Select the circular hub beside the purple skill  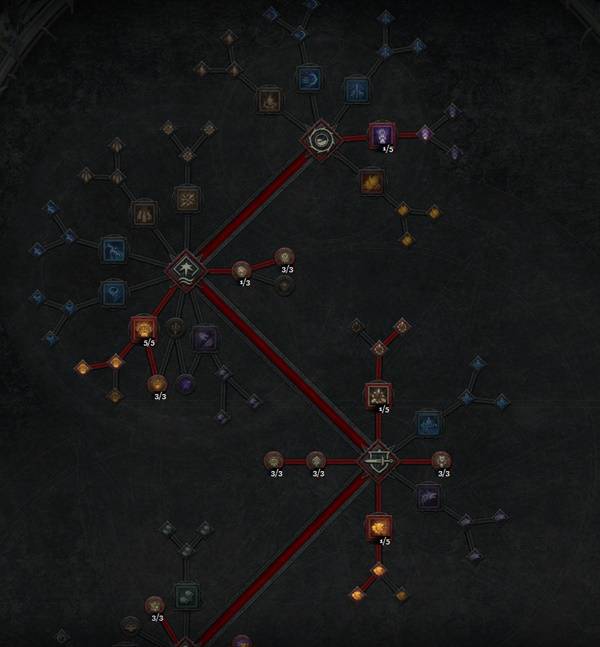[x=321, y=140]
